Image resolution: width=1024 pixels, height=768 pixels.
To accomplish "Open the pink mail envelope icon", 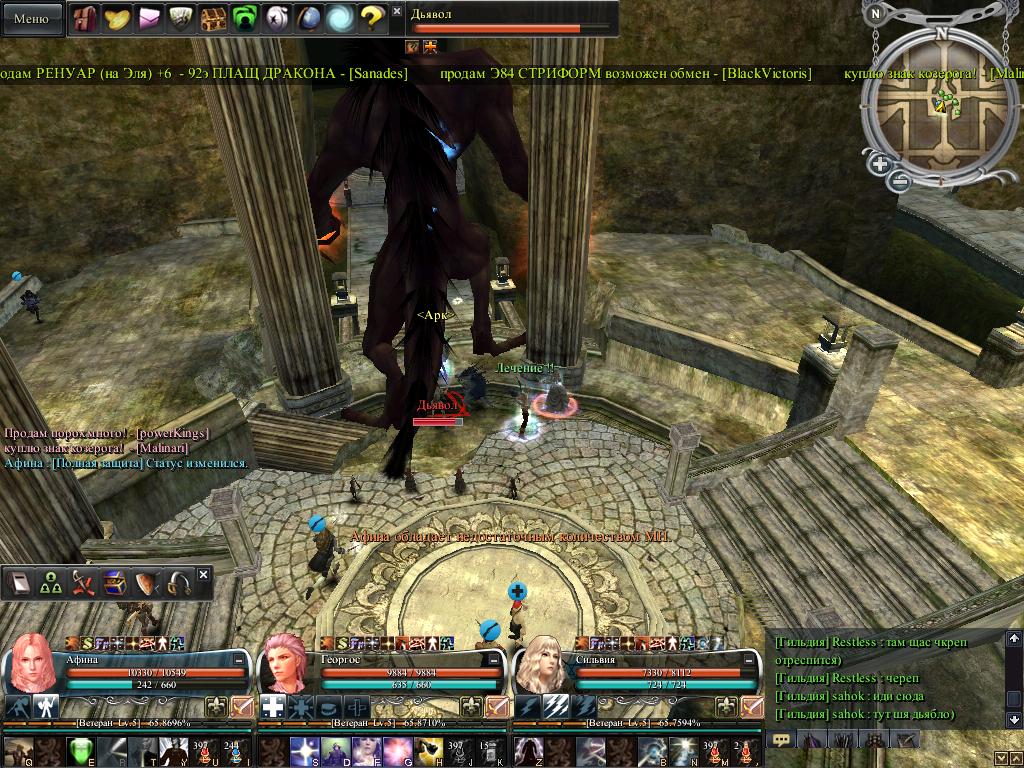I will (x=149, y=18).
